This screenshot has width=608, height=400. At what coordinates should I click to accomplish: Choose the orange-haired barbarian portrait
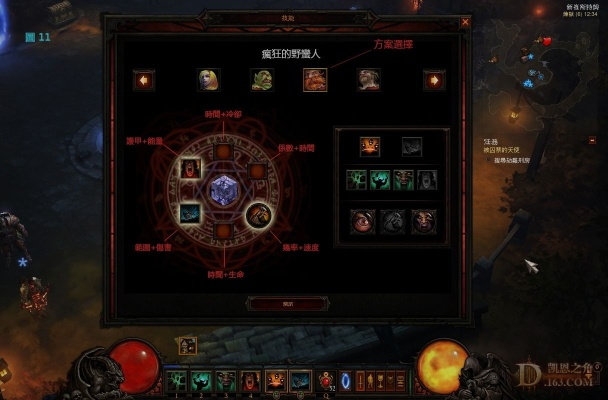[x=315, y=80]
